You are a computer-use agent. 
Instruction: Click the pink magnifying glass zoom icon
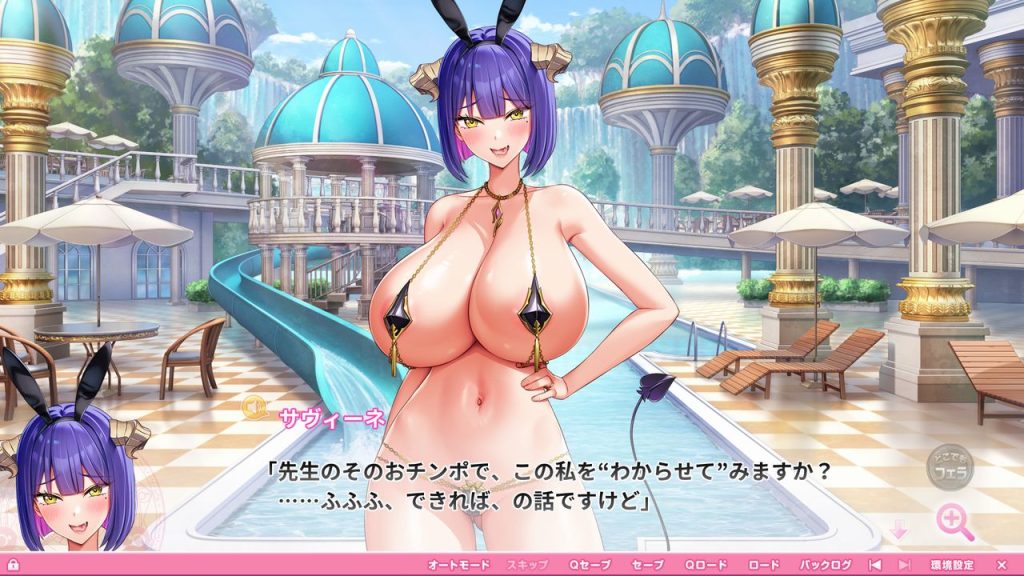pyautogui.click(x=954, y=522)
